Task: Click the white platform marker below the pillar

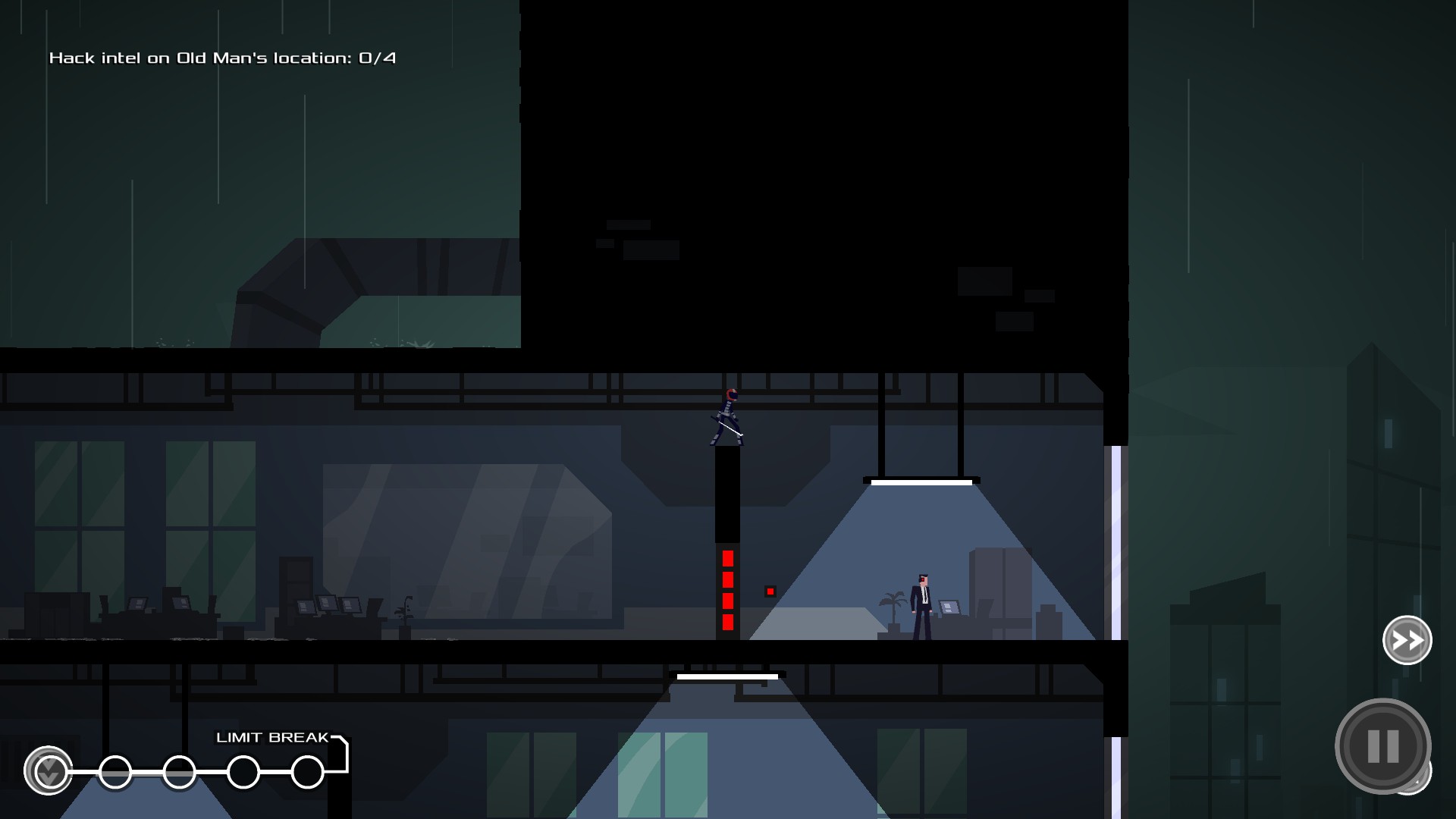Action: [726, 675]
